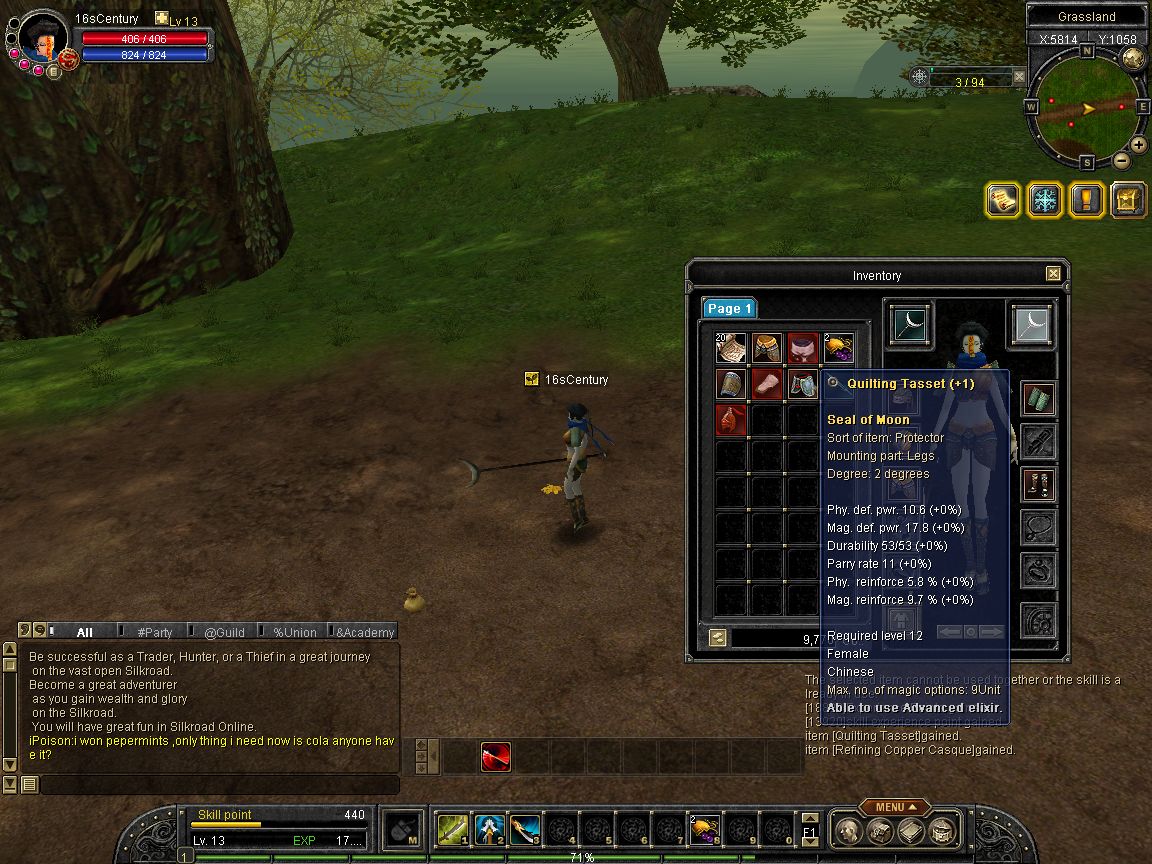Zoom out the minimap with minus button

(1122, 160)
